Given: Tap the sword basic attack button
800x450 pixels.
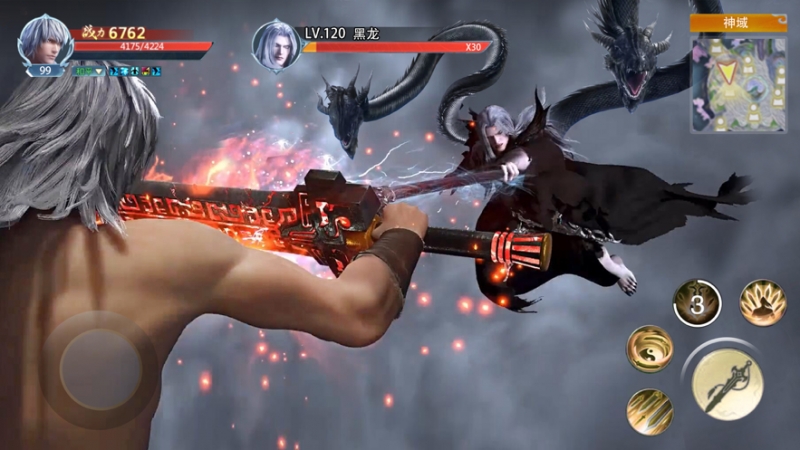Looking at the screenshot, I should click(728, 384).
